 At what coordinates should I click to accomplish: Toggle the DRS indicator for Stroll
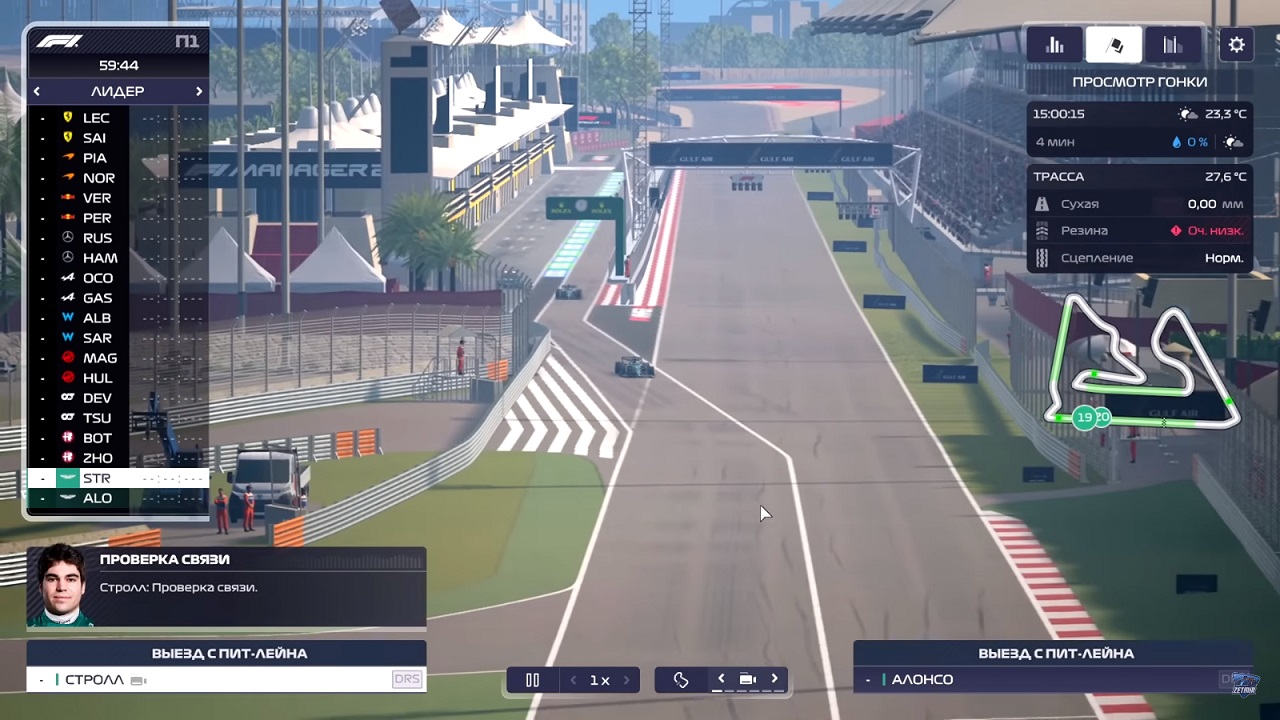(408, 679)
